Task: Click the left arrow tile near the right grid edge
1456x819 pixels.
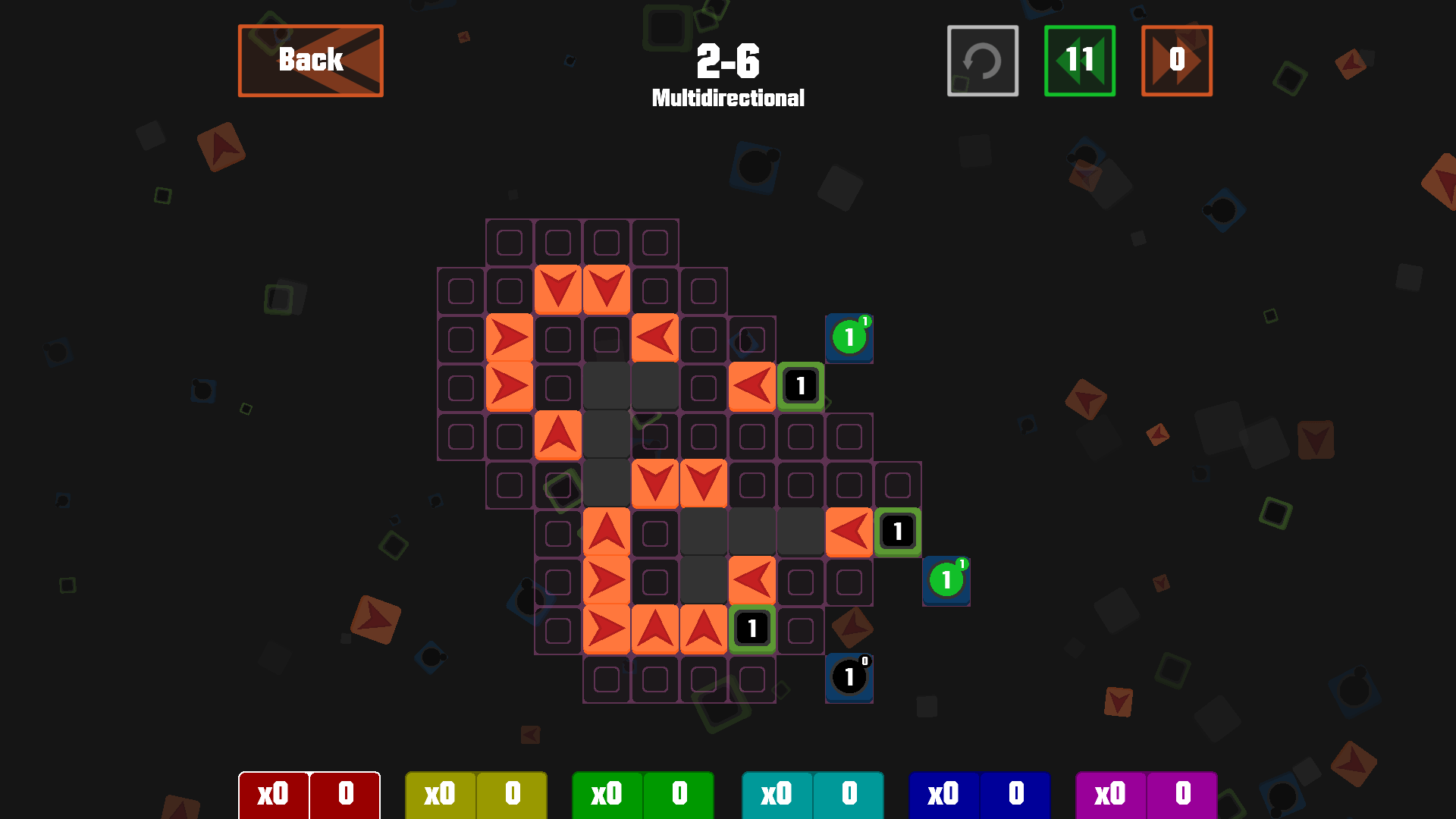Action: (x=849, y=532)
